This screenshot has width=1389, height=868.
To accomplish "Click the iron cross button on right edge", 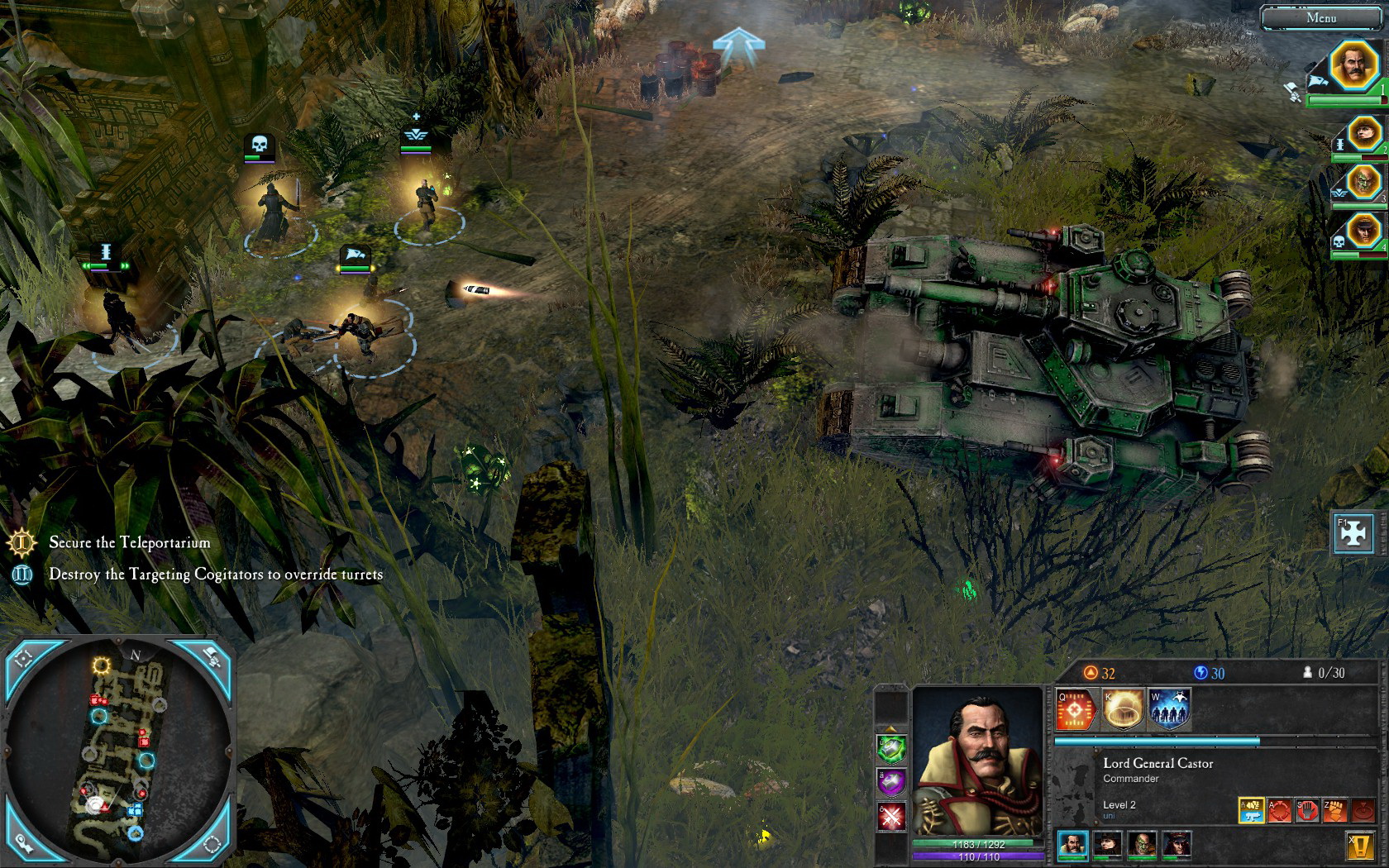I will (1353, 533).
